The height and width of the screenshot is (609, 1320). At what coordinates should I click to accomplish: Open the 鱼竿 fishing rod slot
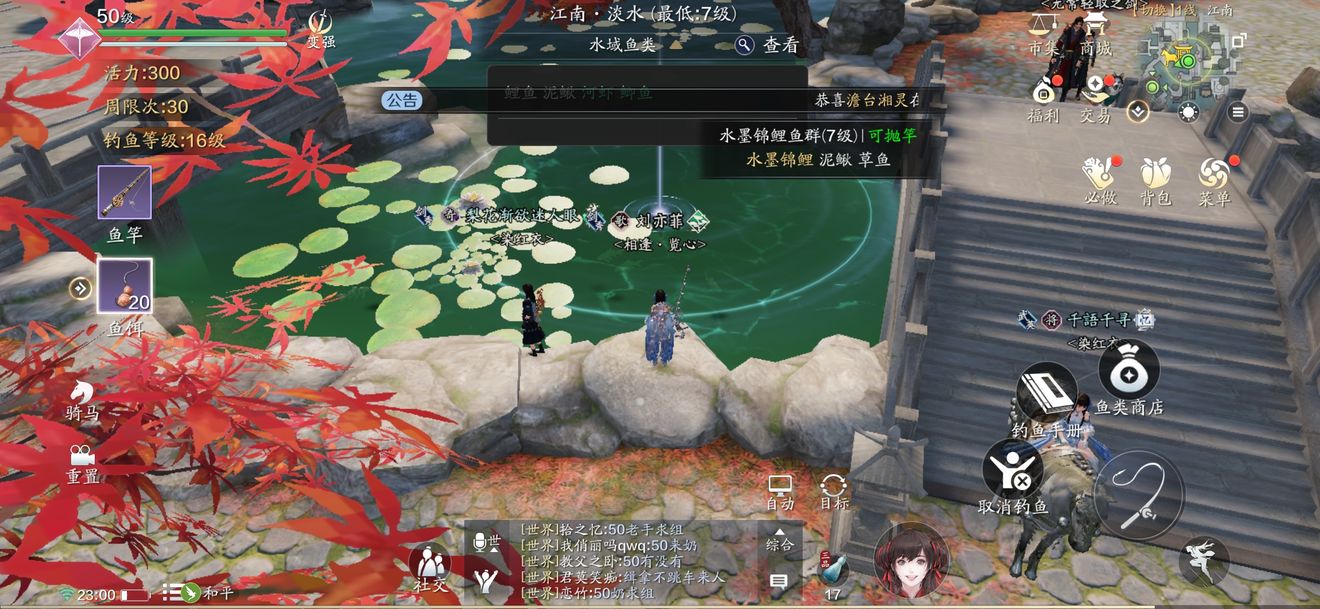tap(125, 193)
